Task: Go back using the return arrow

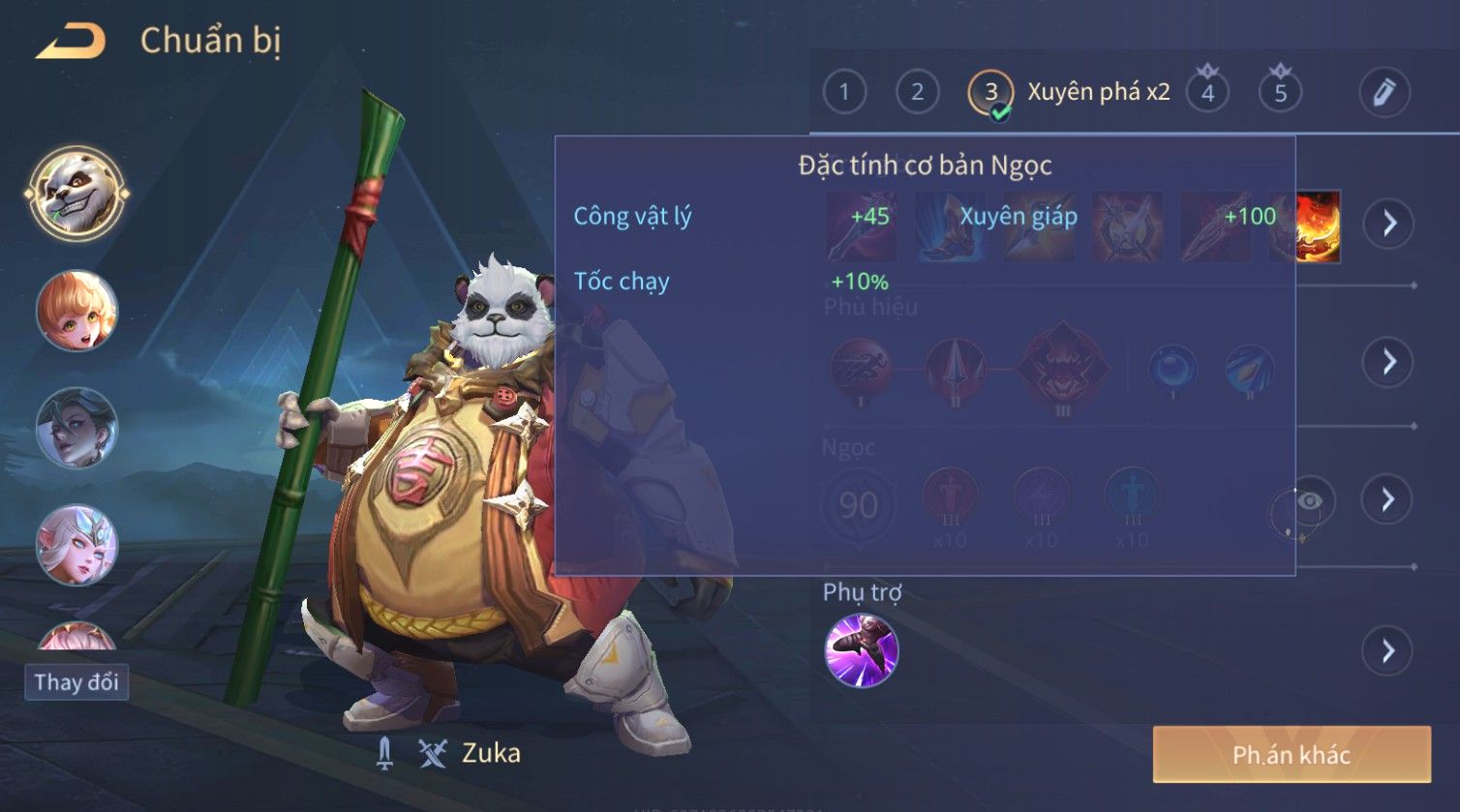Action: click(70, 42)
